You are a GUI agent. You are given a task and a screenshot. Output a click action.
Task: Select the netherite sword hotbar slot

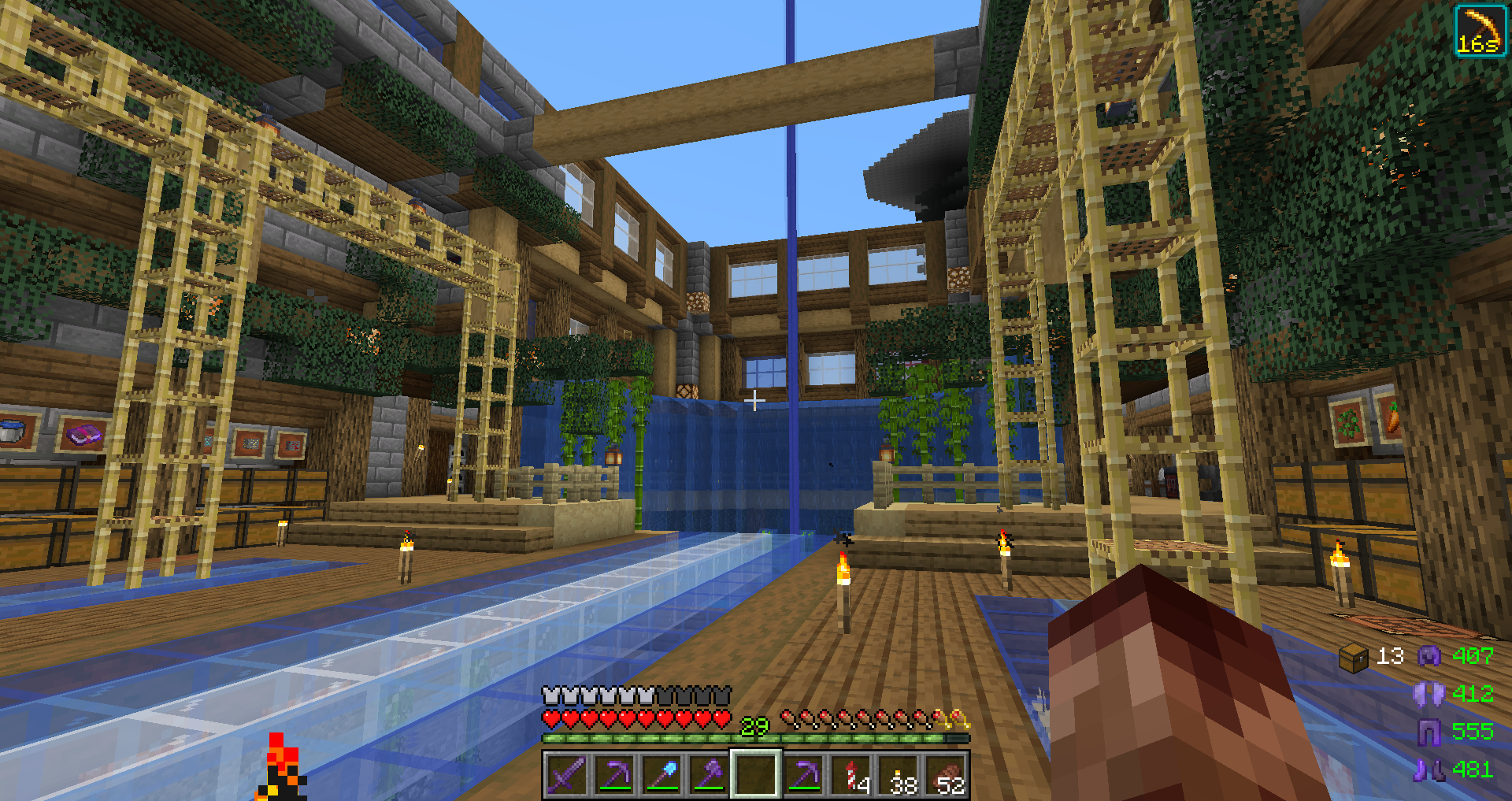(567, 775)
